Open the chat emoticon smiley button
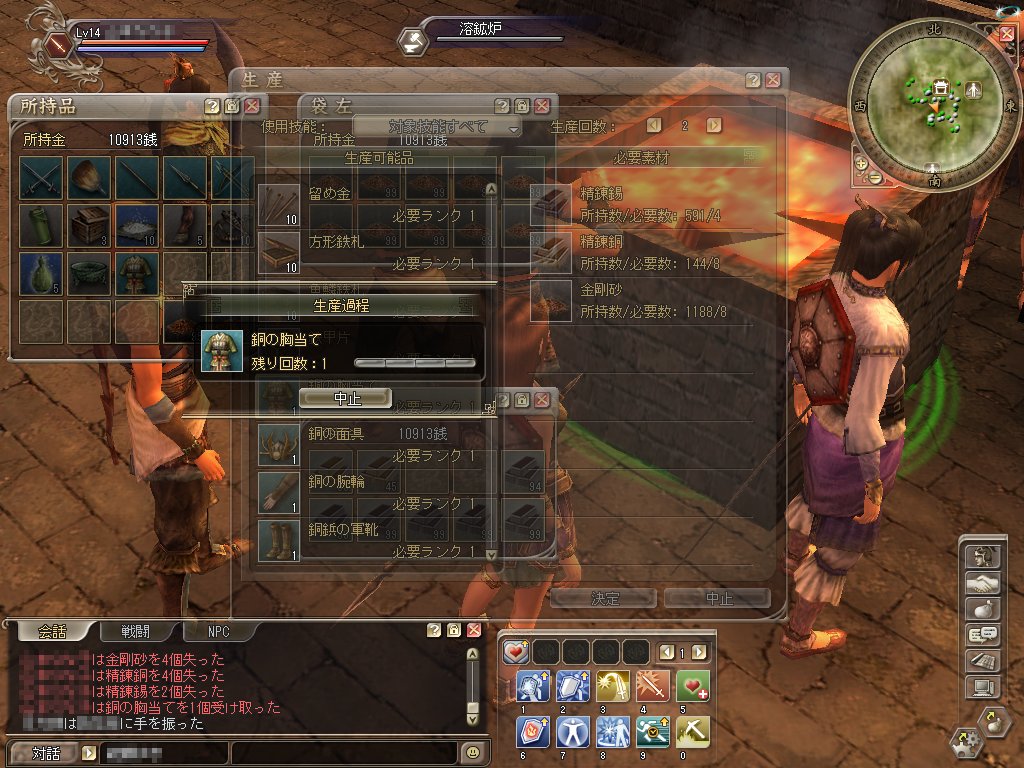 coord(473,751)
